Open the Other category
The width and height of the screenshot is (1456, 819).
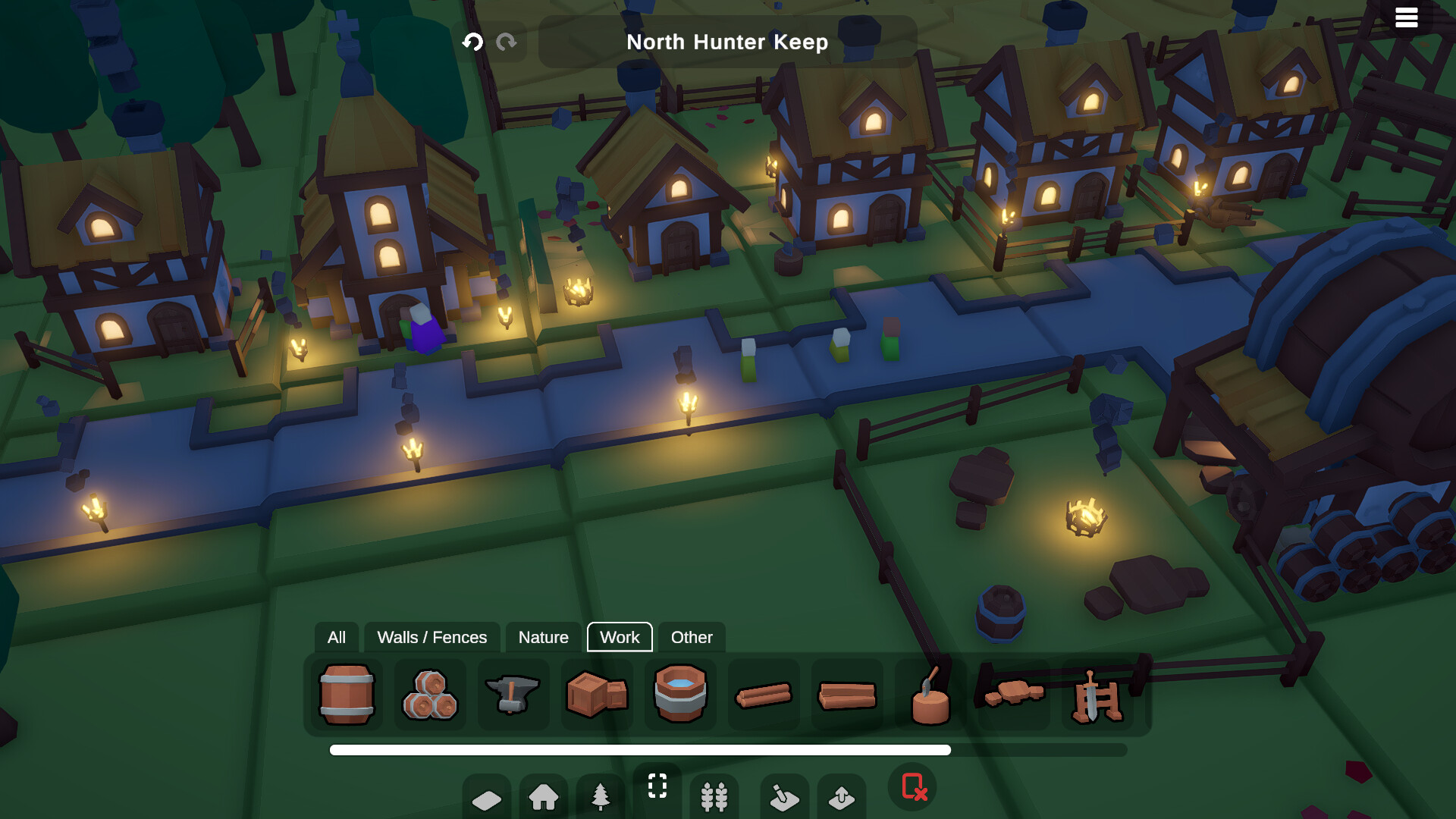coord(691,637)
